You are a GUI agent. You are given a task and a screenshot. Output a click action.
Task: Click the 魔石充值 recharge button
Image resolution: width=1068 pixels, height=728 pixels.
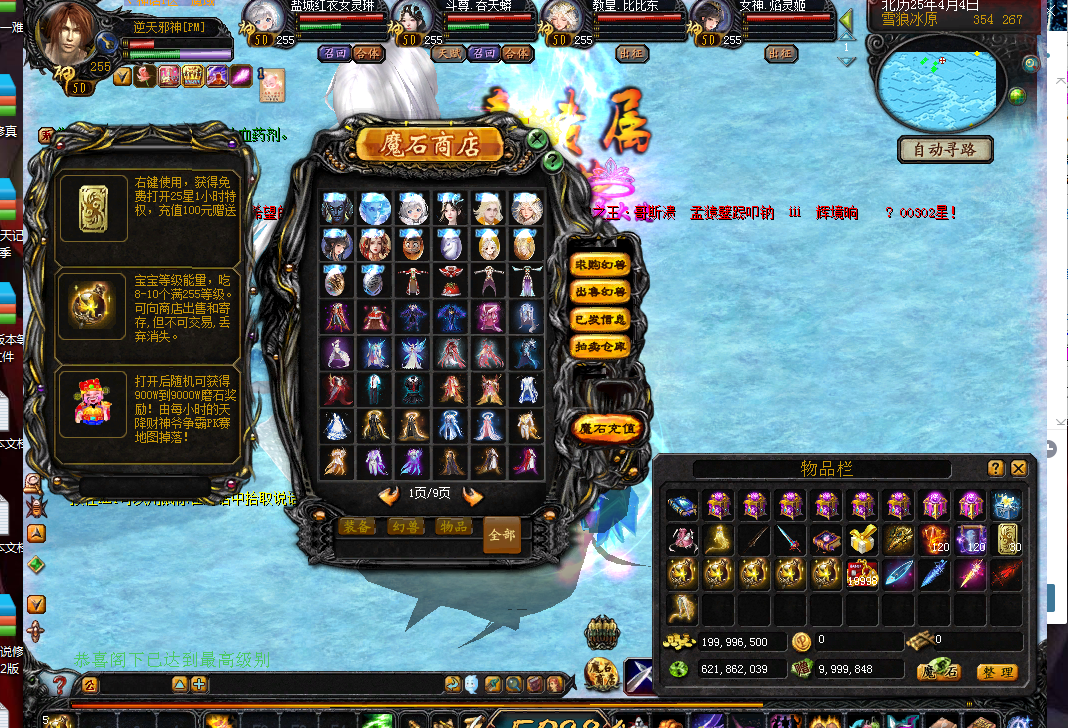(x=608, y=429)
